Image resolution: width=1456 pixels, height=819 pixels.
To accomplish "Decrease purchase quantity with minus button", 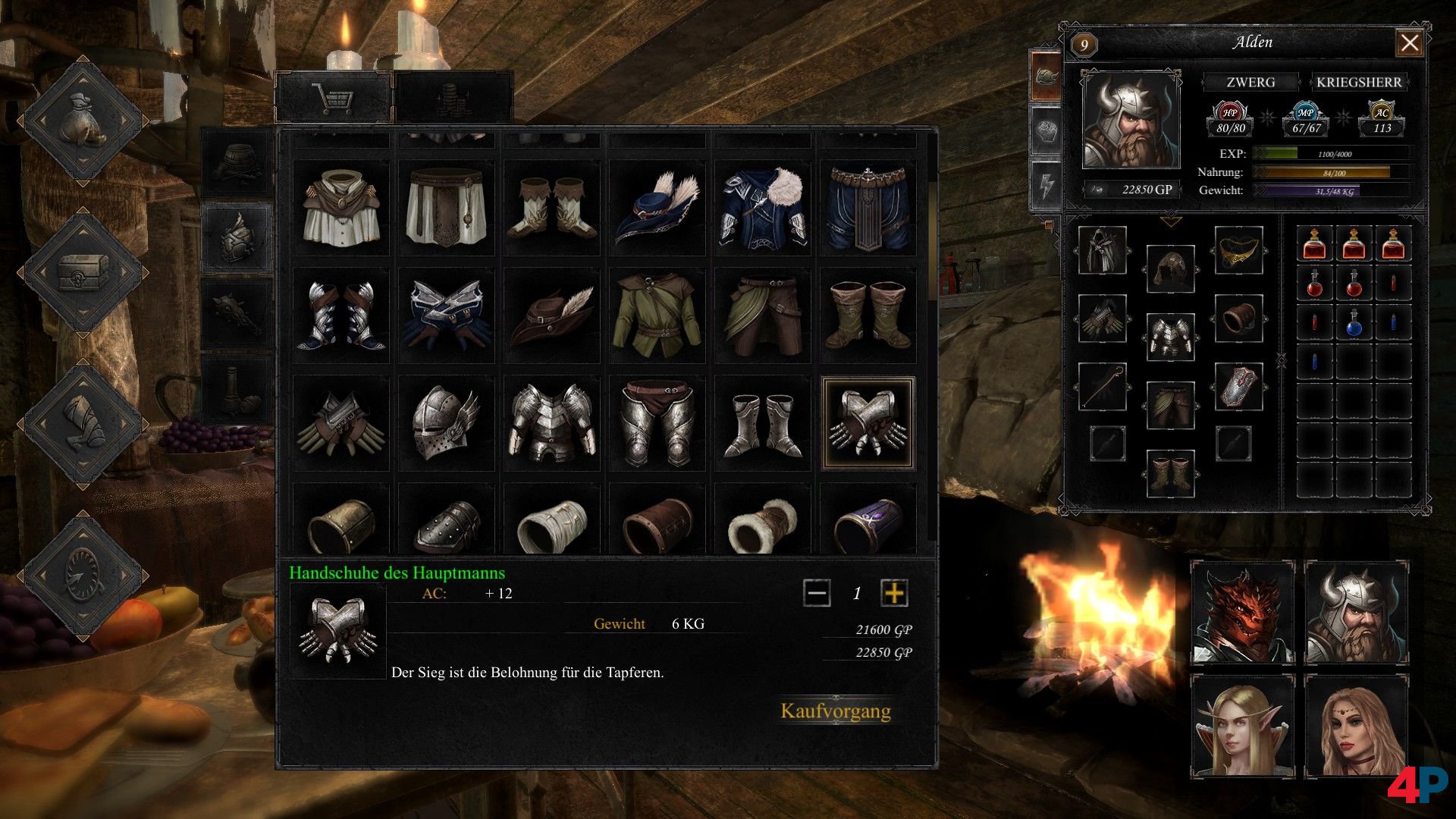I will 817,593.
